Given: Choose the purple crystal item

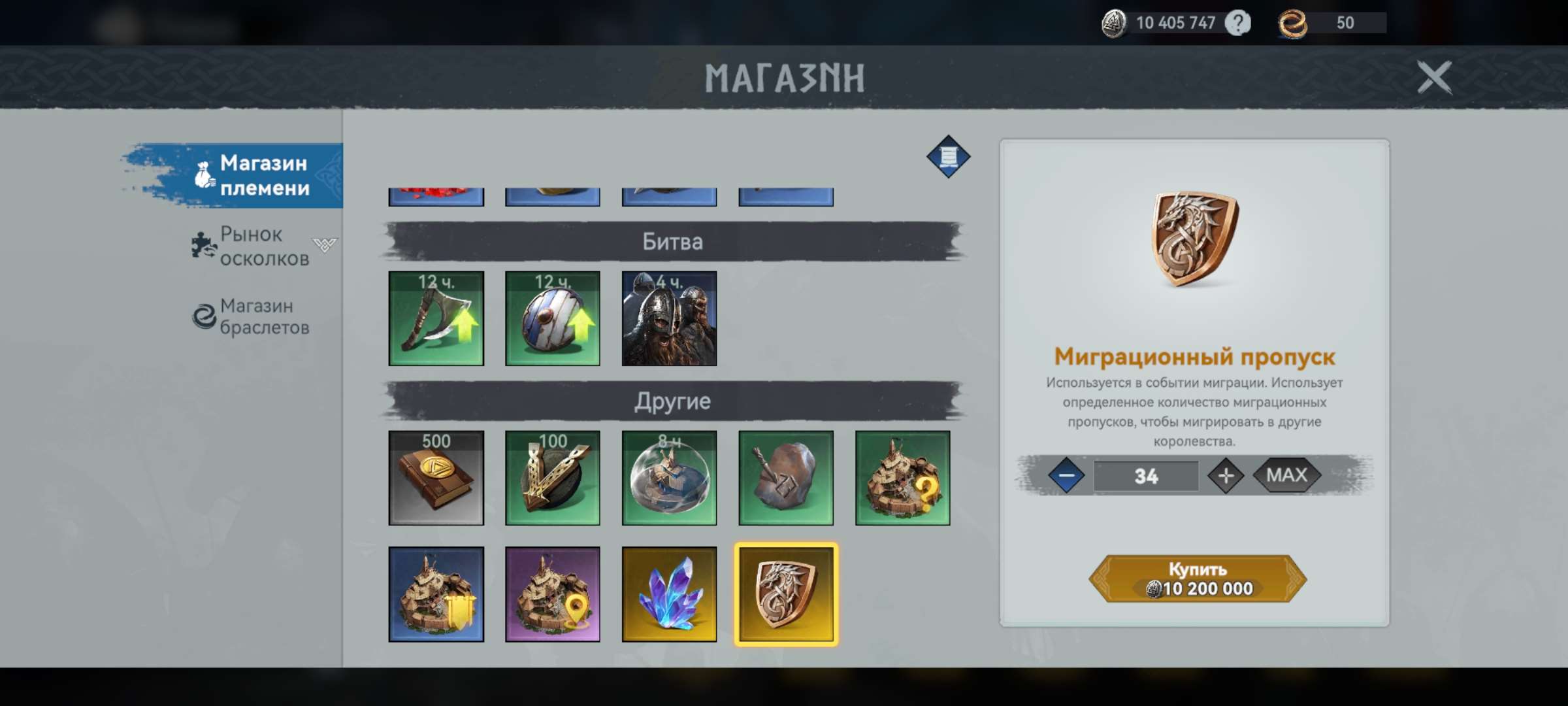Looking at the screenshot, I should click(669, 594).
